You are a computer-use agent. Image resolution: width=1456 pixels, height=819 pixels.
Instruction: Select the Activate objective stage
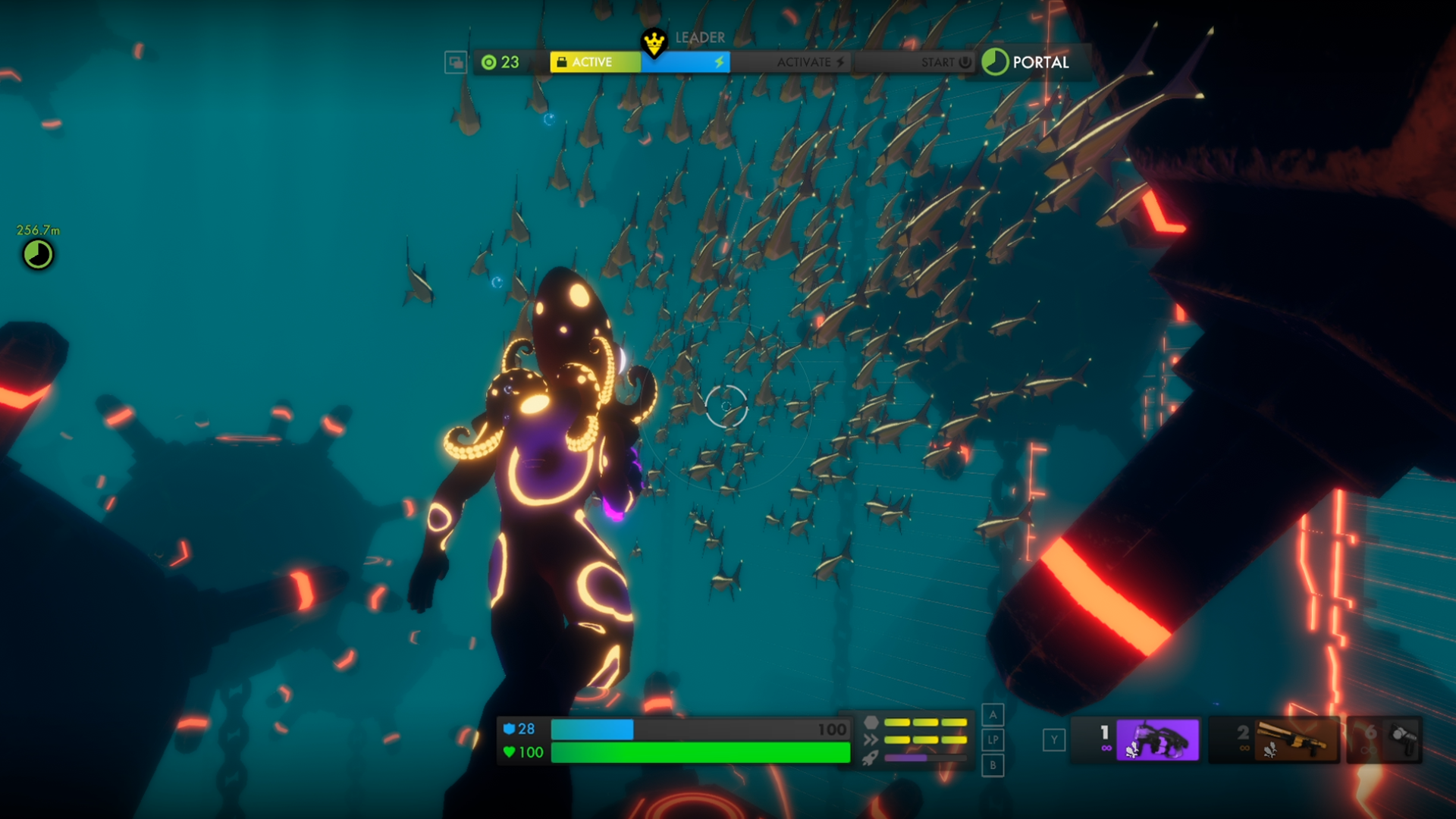(x=810, y=62)
